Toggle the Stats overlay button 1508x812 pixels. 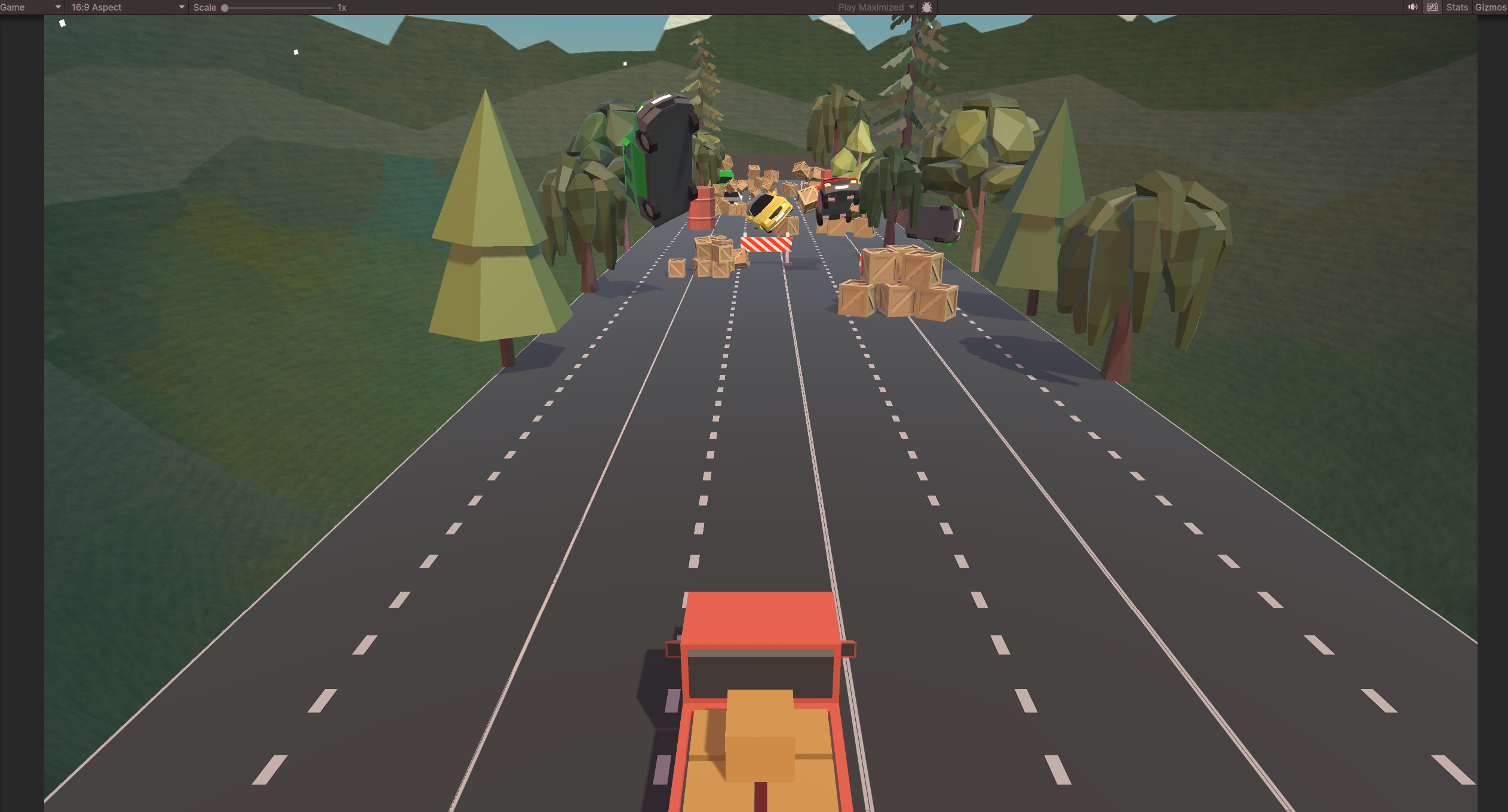point(1457,7)
